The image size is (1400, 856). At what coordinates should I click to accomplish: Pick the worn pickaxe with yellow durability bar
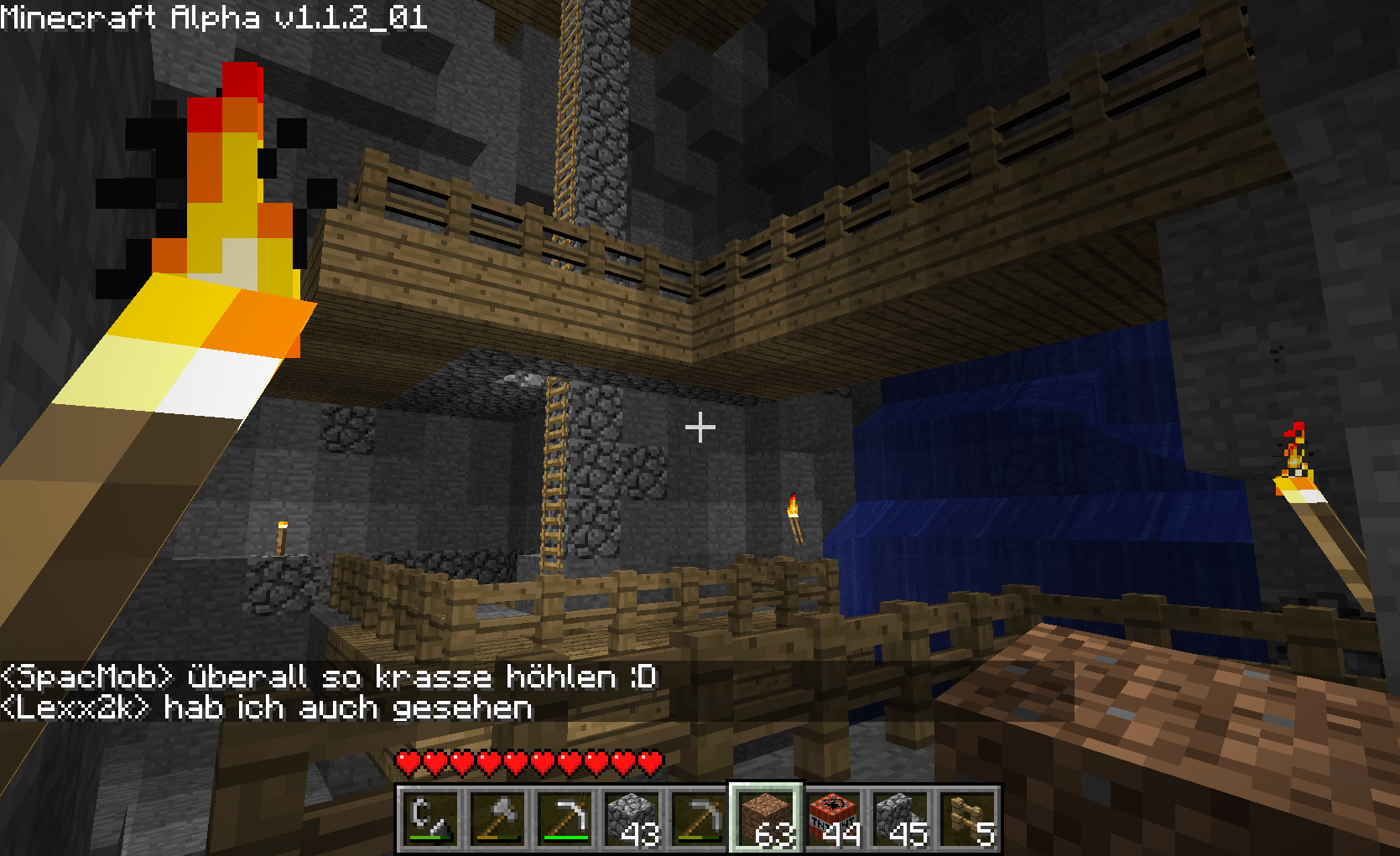pos(699,818)
